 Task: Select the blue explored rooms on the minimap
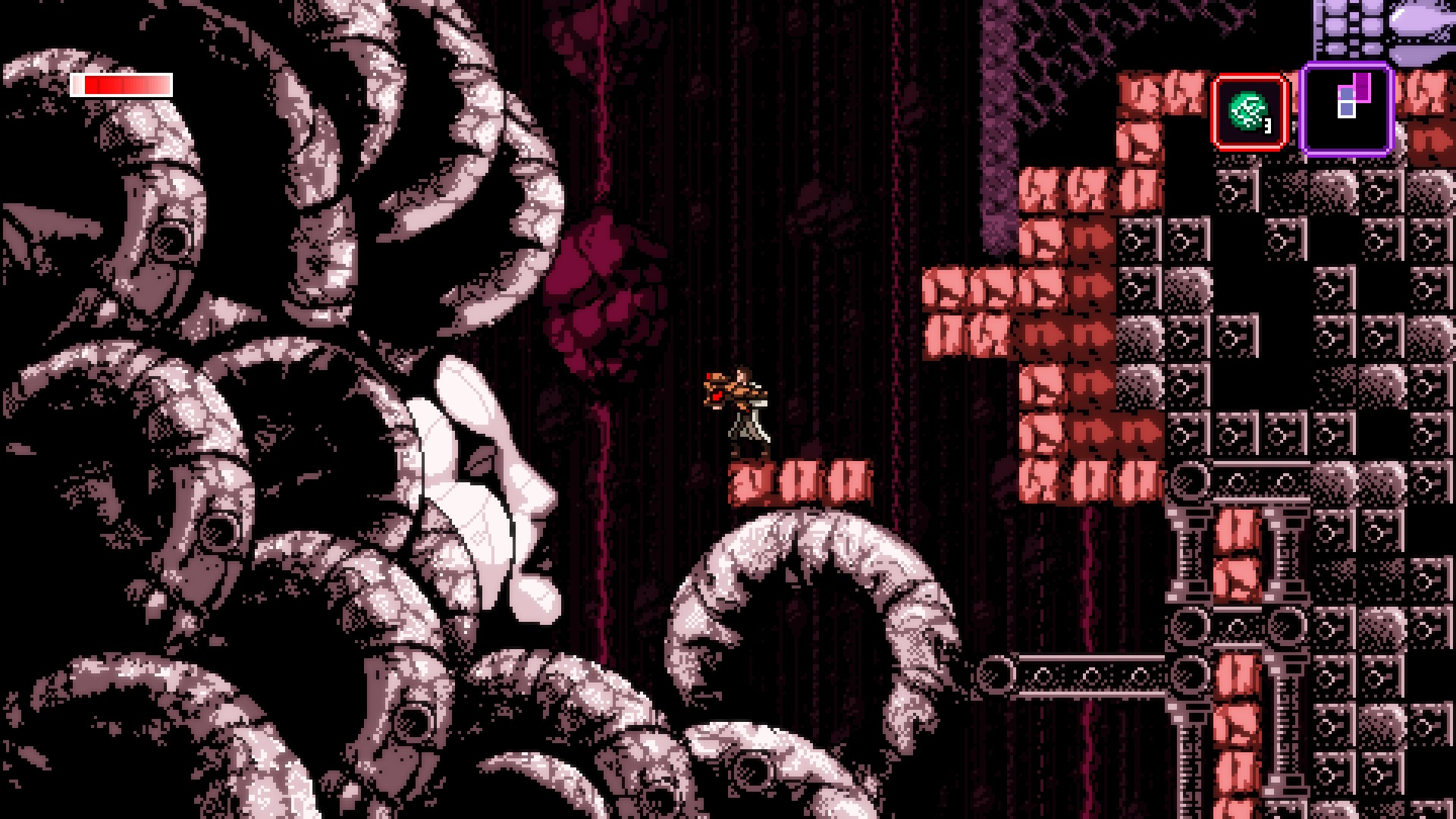pos(1346,95)
